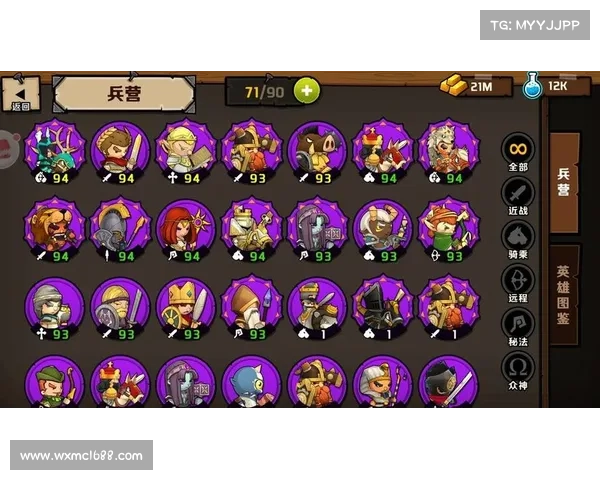600x480 pixels.
Task: Select the 兵营 barracks side tab
Action: [564, 177]
